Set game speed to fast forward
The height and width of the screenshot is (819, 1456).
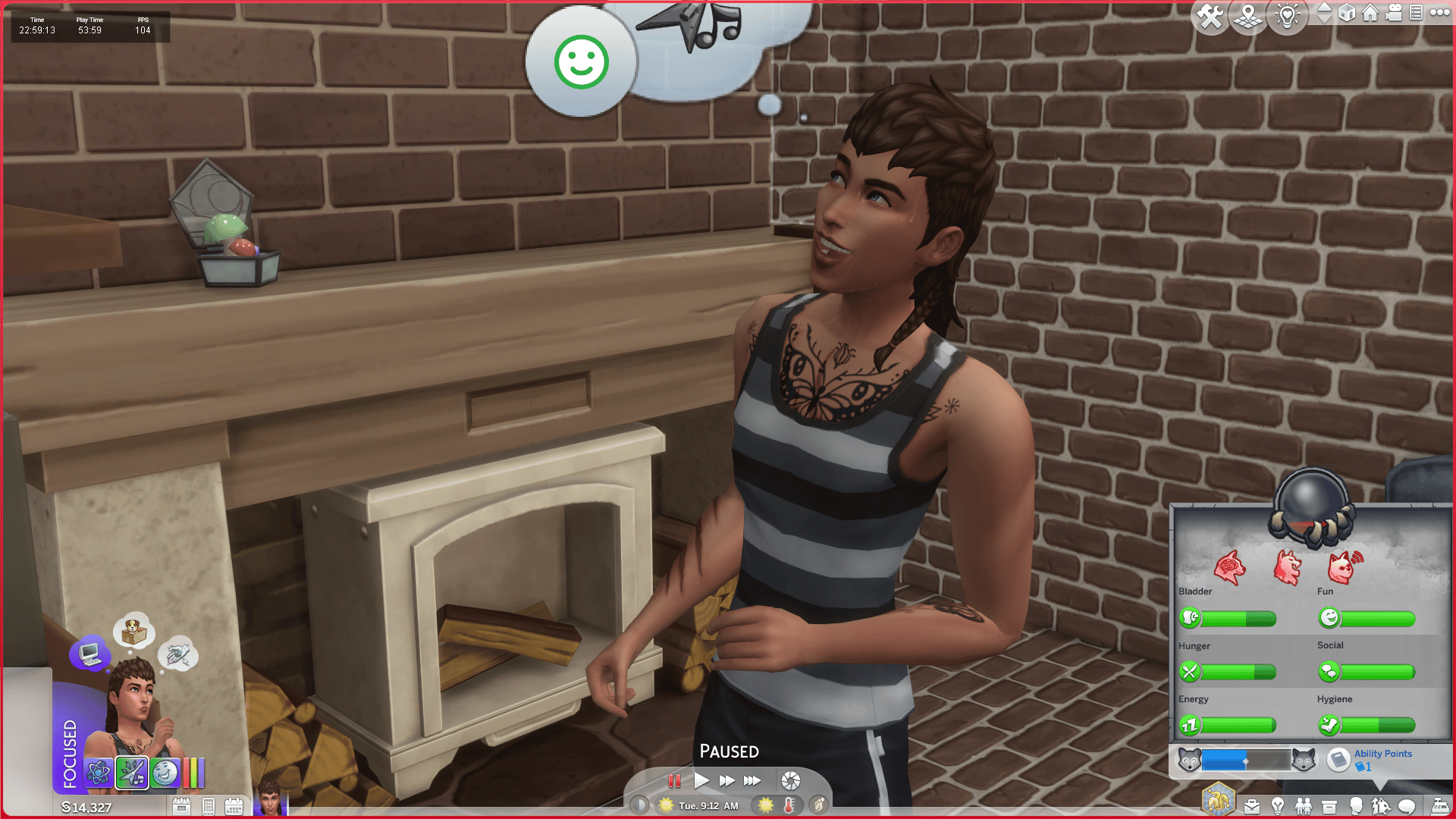point(726,780)
